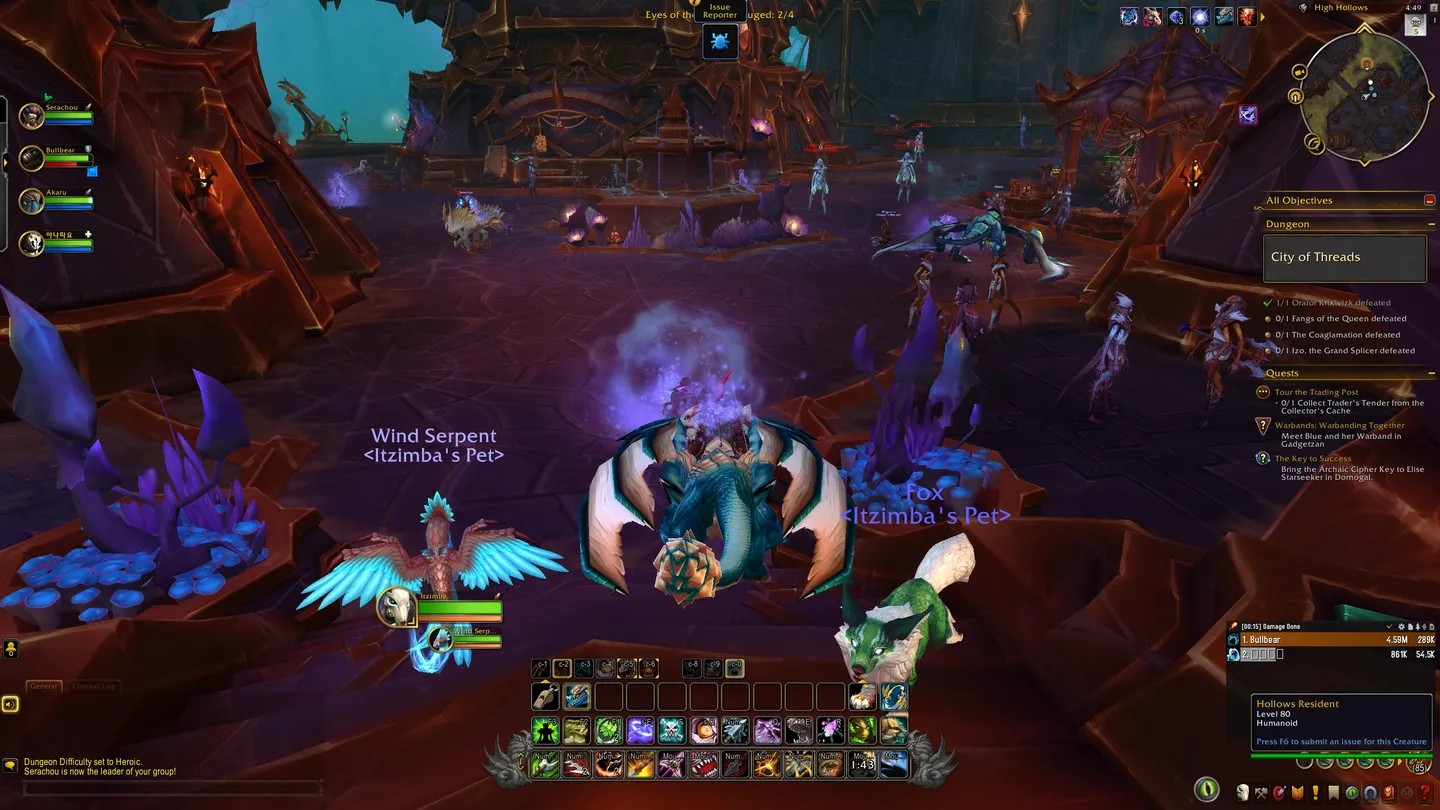
Task: Click the Press F6 submit issue link
Action: click(1342, 742)
